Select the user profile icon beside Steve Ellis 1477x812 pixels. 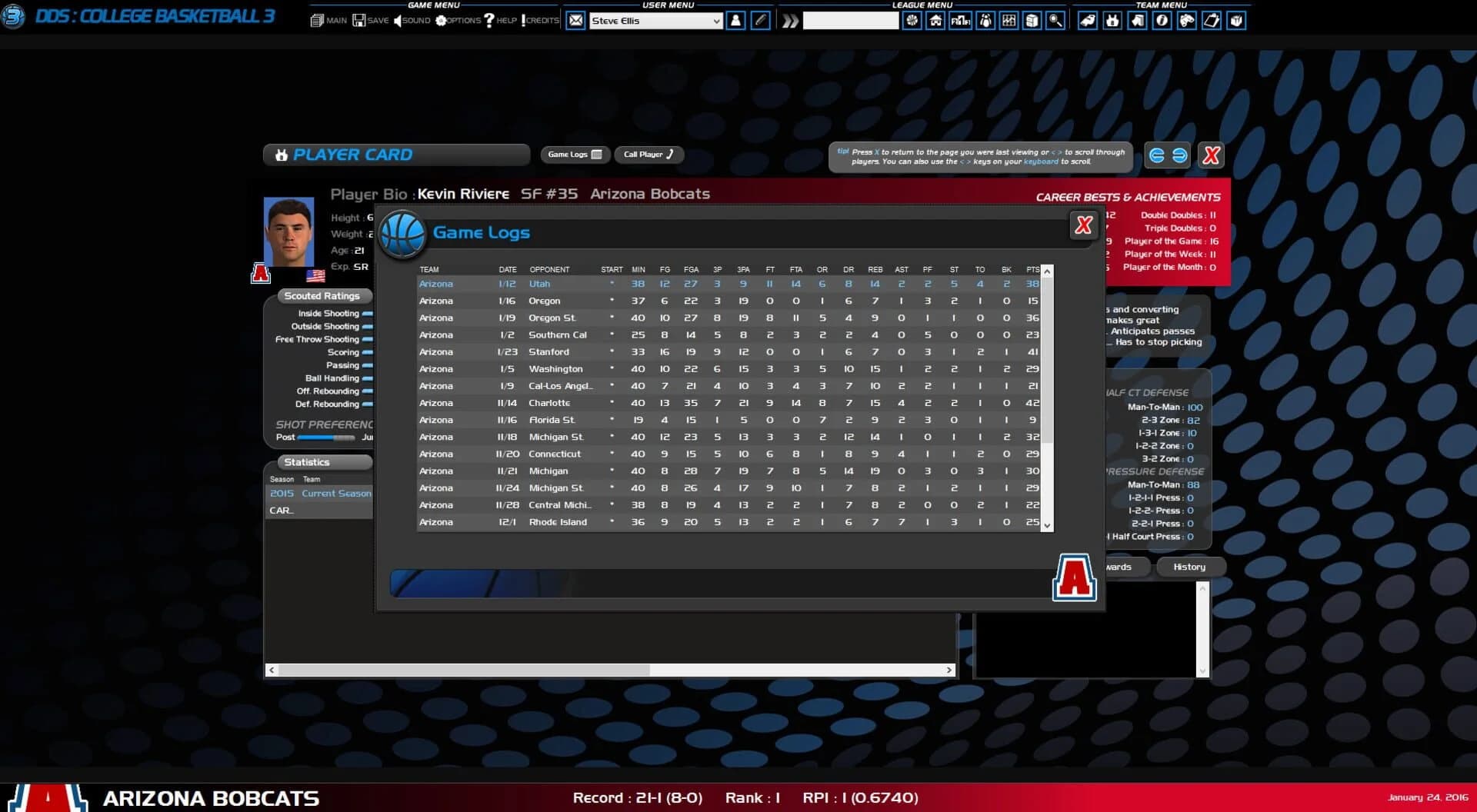click(x=735, y=21)
